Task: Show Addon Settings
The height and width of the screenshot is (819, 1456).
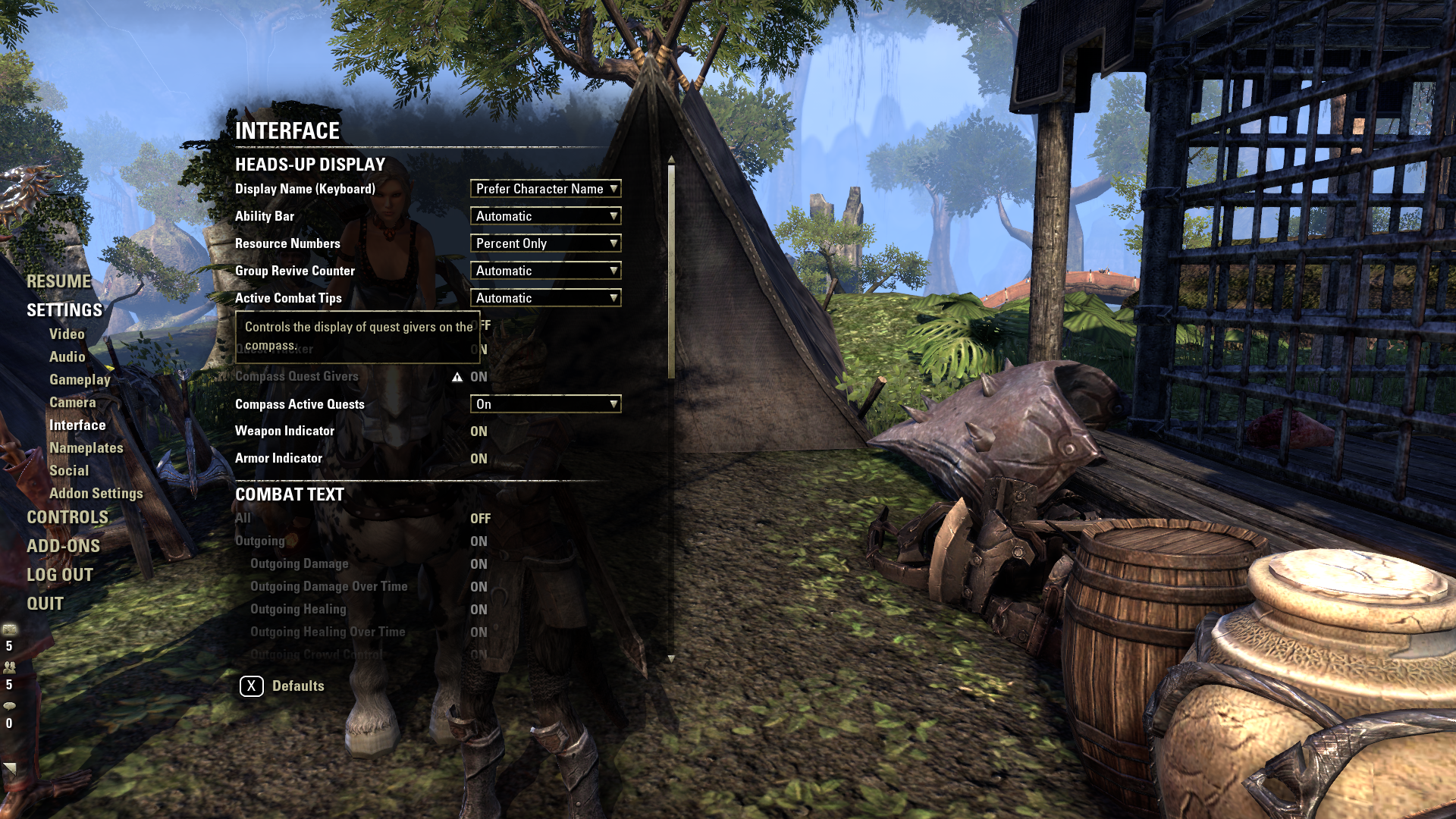Action: click(x=96, y=493)
